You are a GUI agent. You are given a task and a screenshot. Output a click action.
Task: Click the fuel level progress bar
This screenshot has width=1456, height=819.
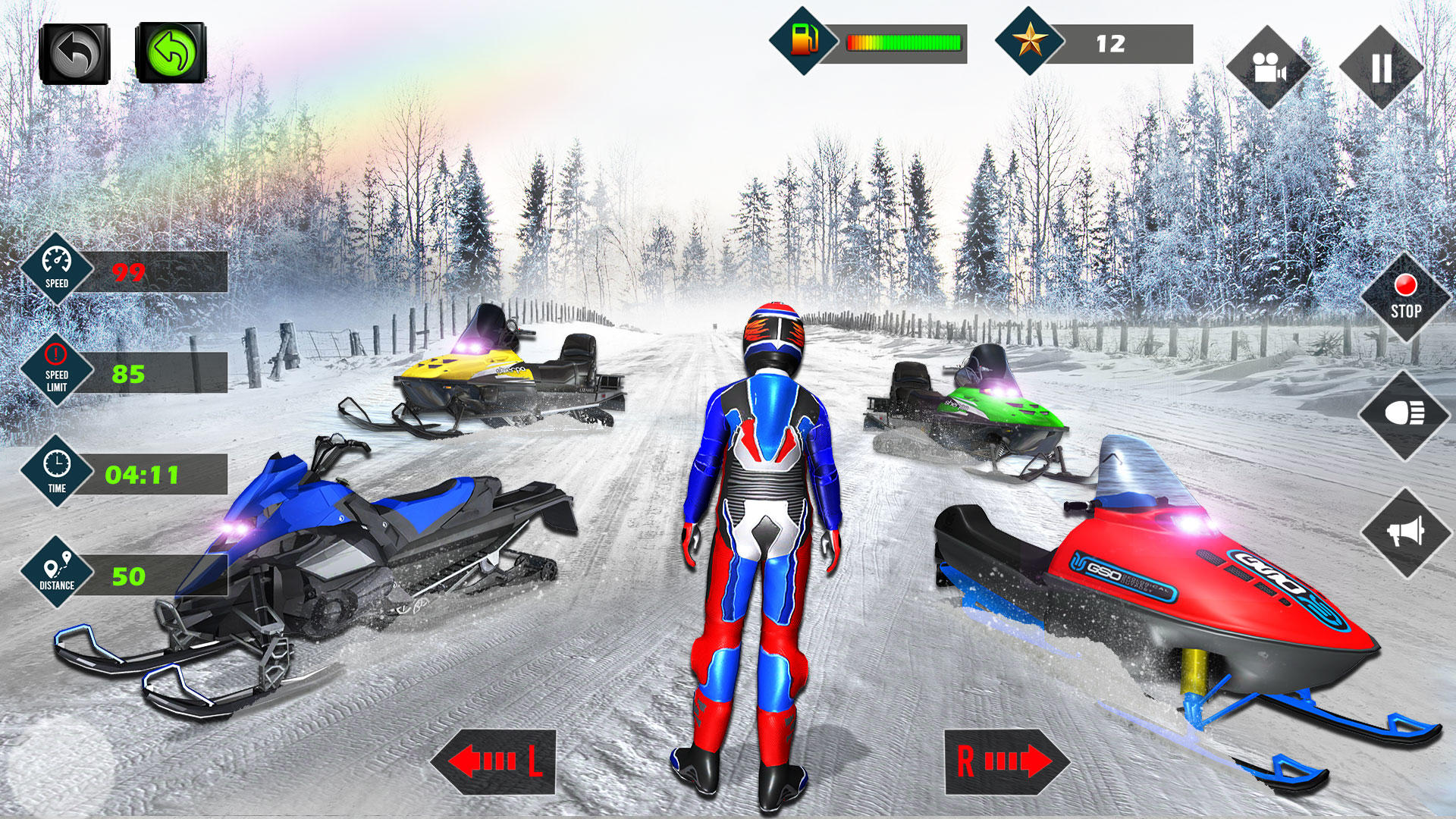[x=902, y=44]
